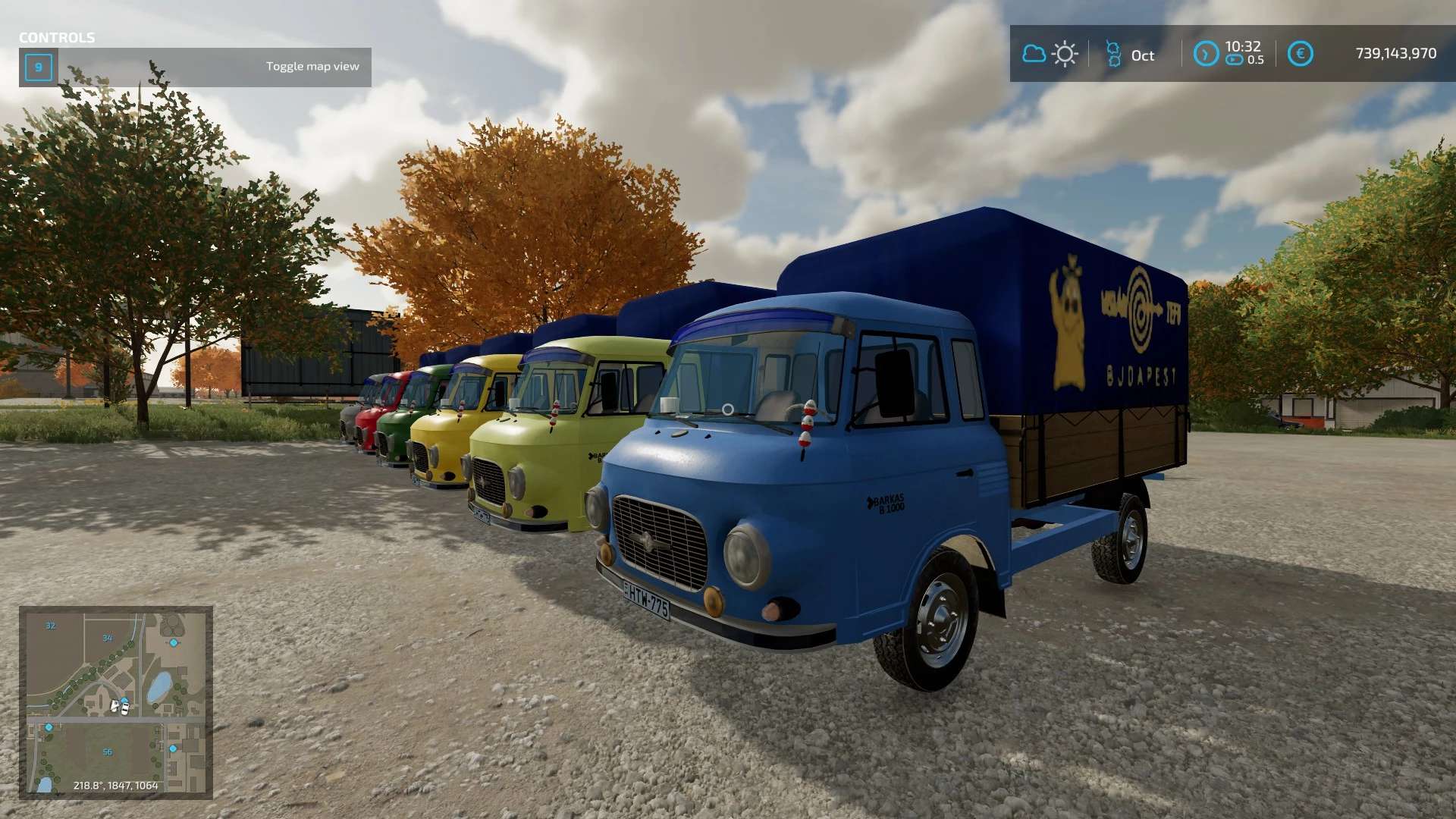1456x819 pixels.
Task: Open the minimap in the corner
Action: click(x=115, y=702)
